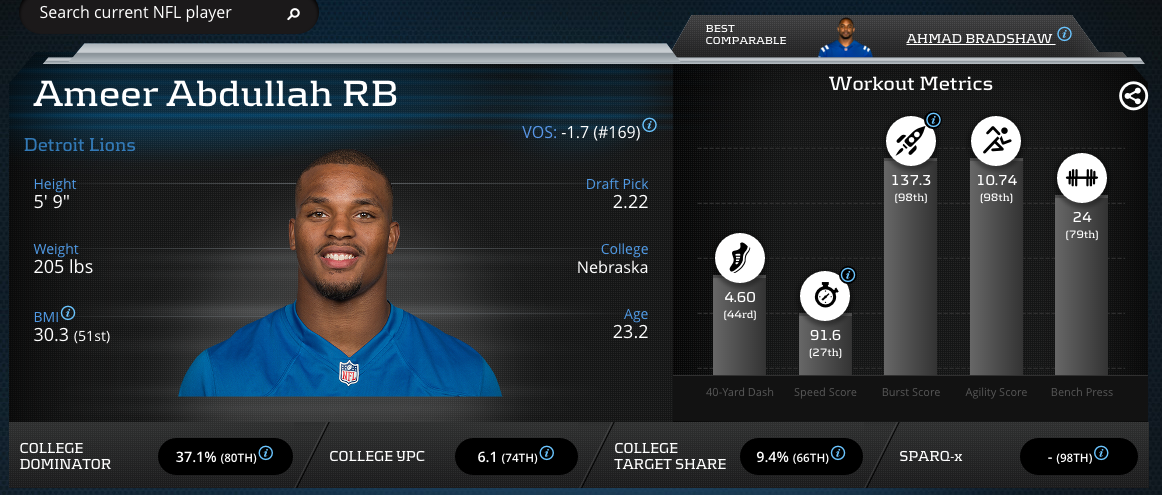Viewport: 1162px width, 495px height.
Task: Open the Detroit Lions team link
Action: coord(80,145)
